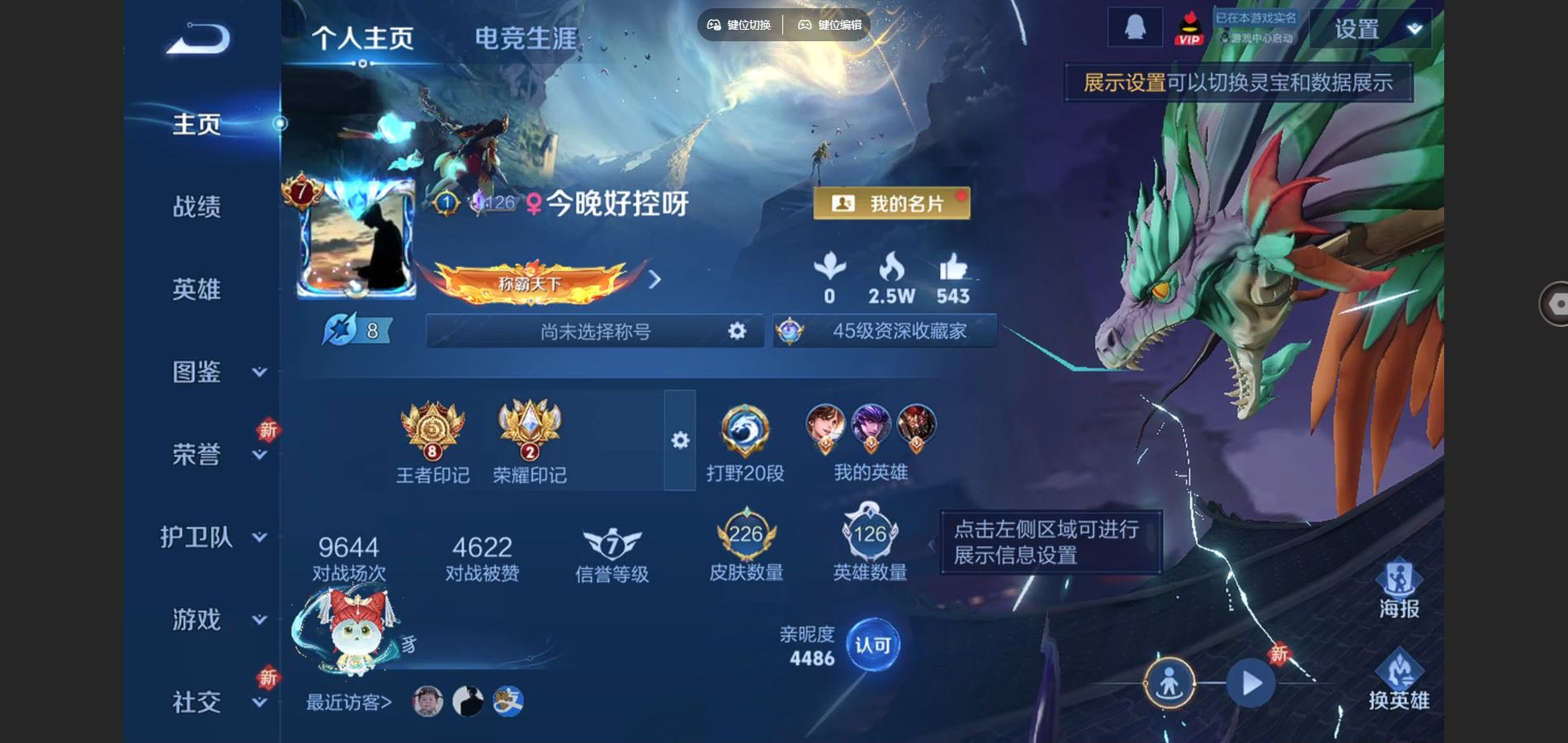
Task: Switch to the 电竞生涯 tab
Action: [526, 35]
